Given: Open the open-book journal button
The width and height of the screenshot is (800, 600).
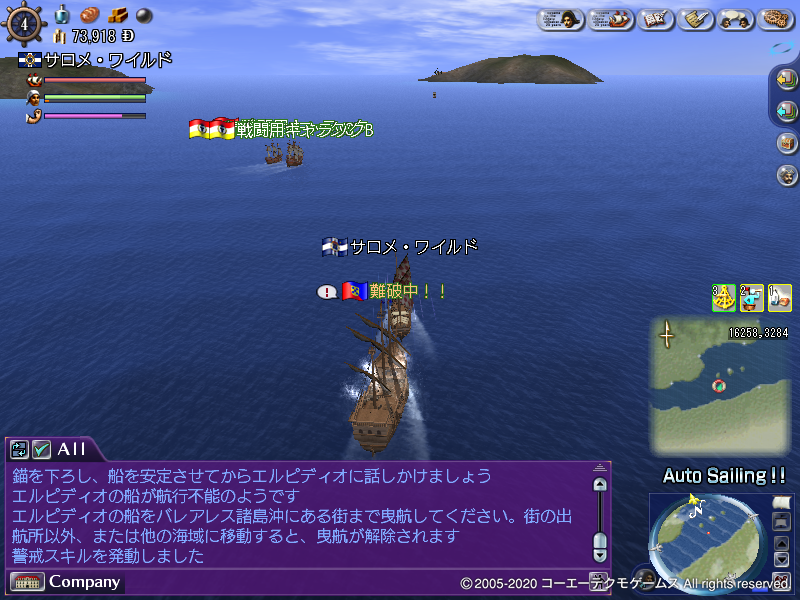Looking at the screenshot, I should (655, 19).
